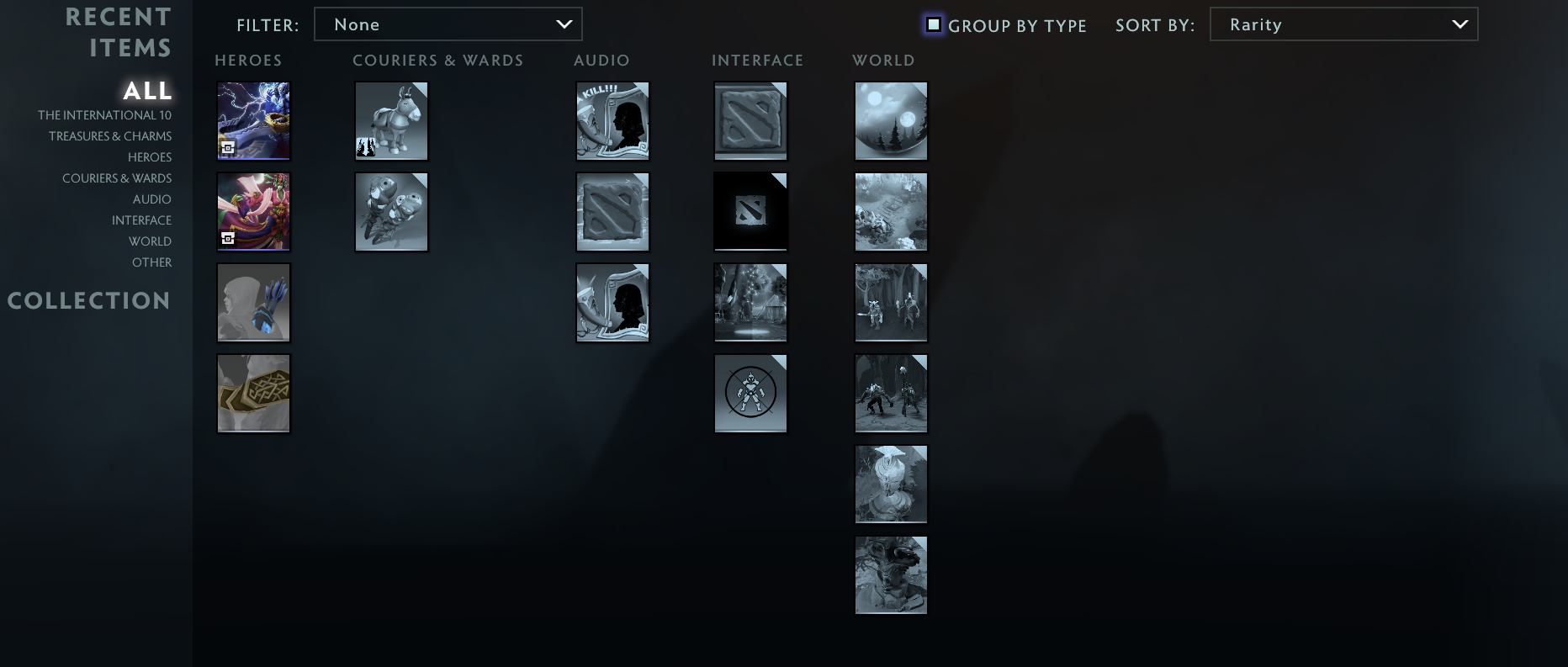Open the "KILL!!!" announcer pack item
Viewport: 1568px width, 667px height.
[612, 120]
